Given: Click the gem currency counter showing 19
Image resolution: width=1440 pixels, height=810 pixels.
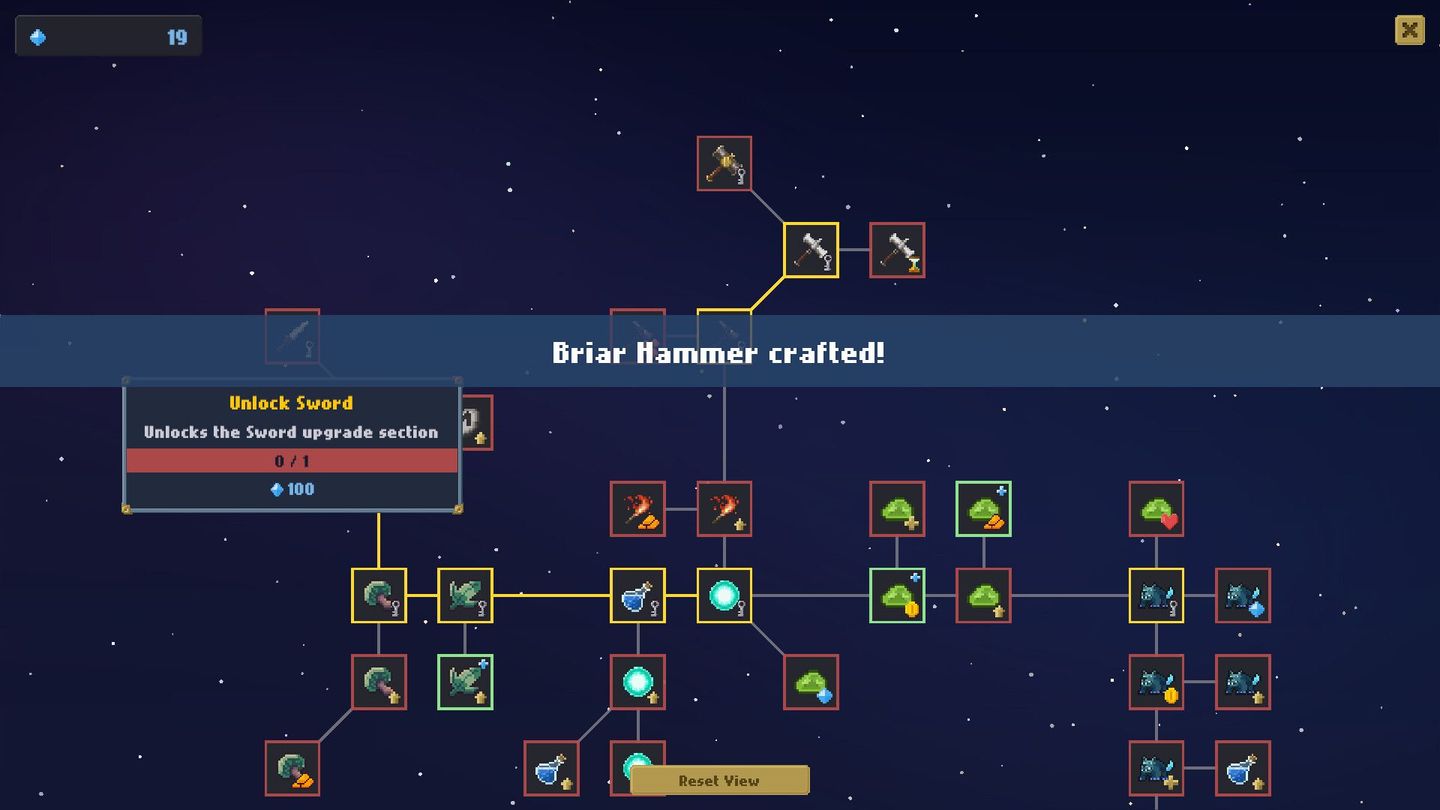Looking at the screenshot, I should tap(107, 33).
